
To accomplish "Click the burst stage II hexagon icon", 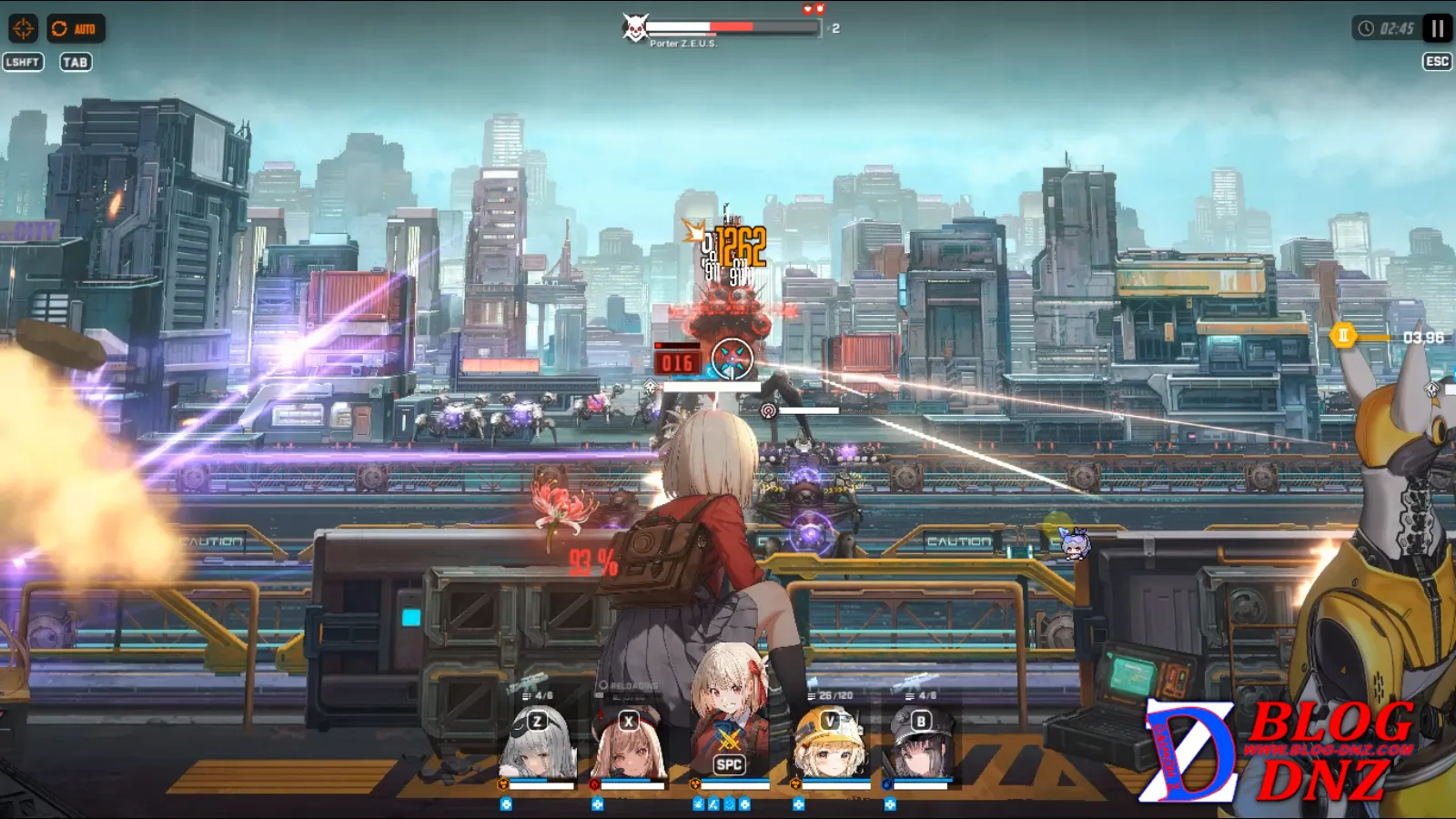I will 1343,336.
